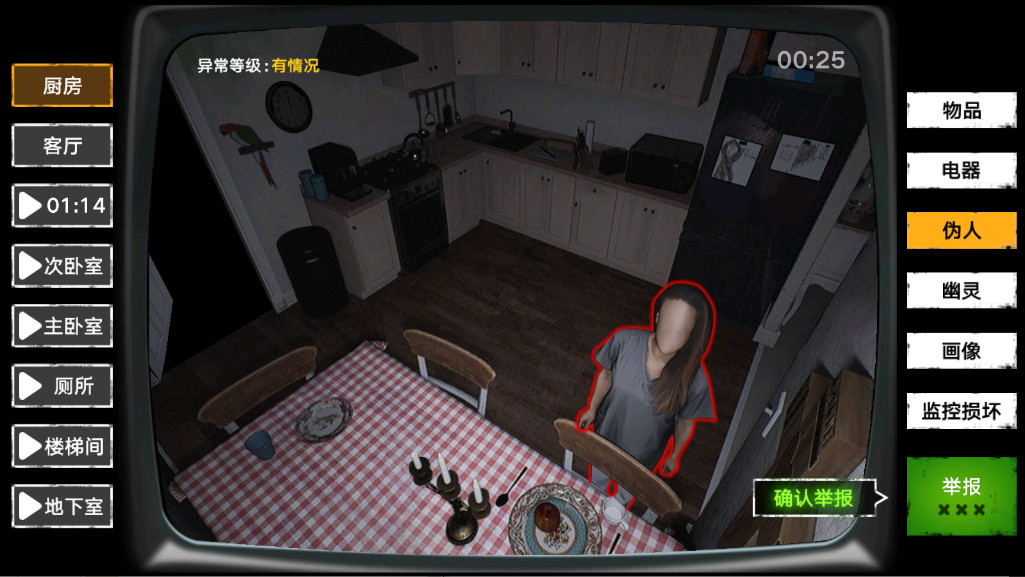The image size is (1025, 577).
Task: Open the 地下室 camera
Action: coord(62,506)
